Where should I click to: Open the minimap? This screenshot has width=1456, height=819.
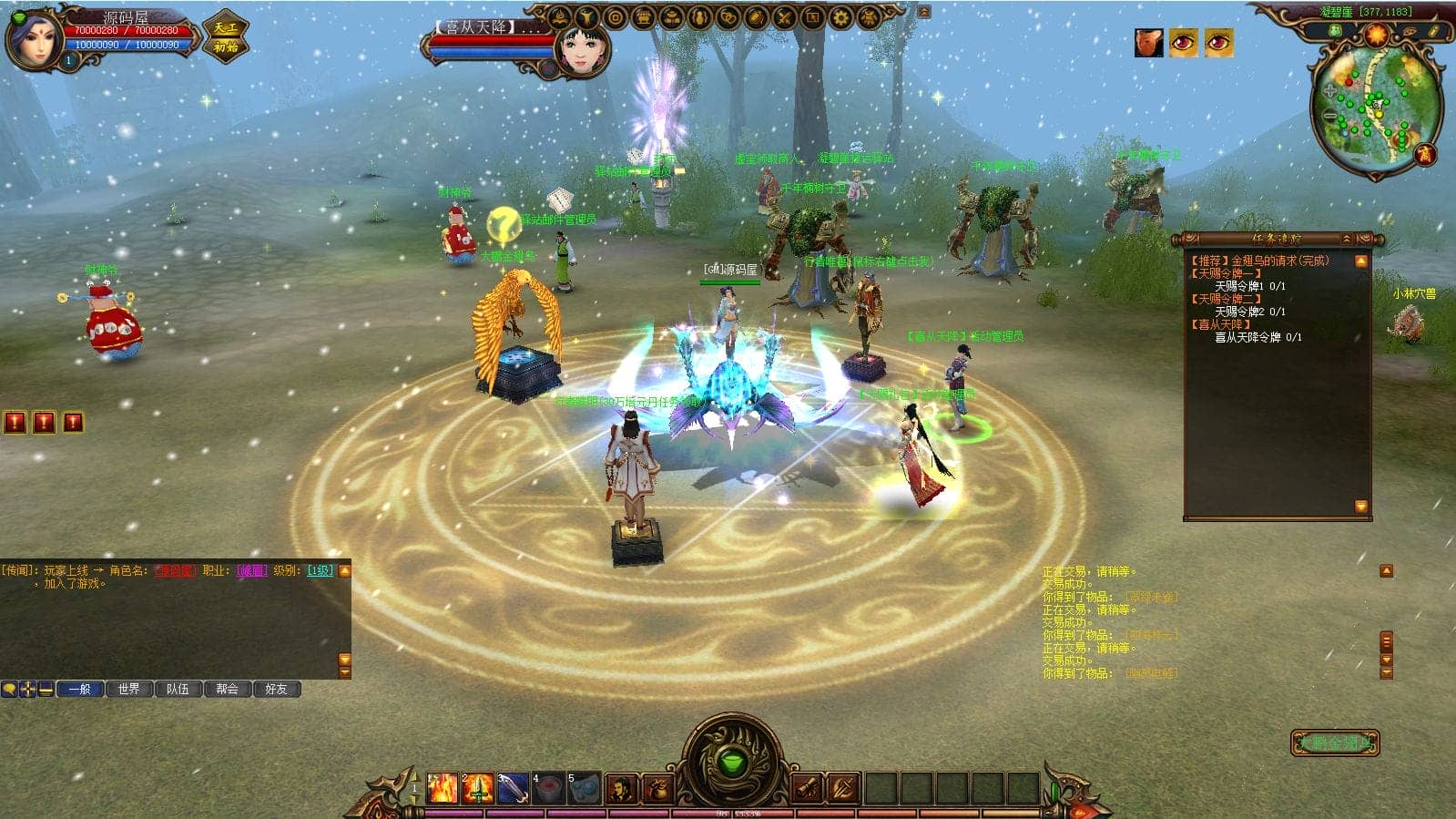coord(1376,107)
